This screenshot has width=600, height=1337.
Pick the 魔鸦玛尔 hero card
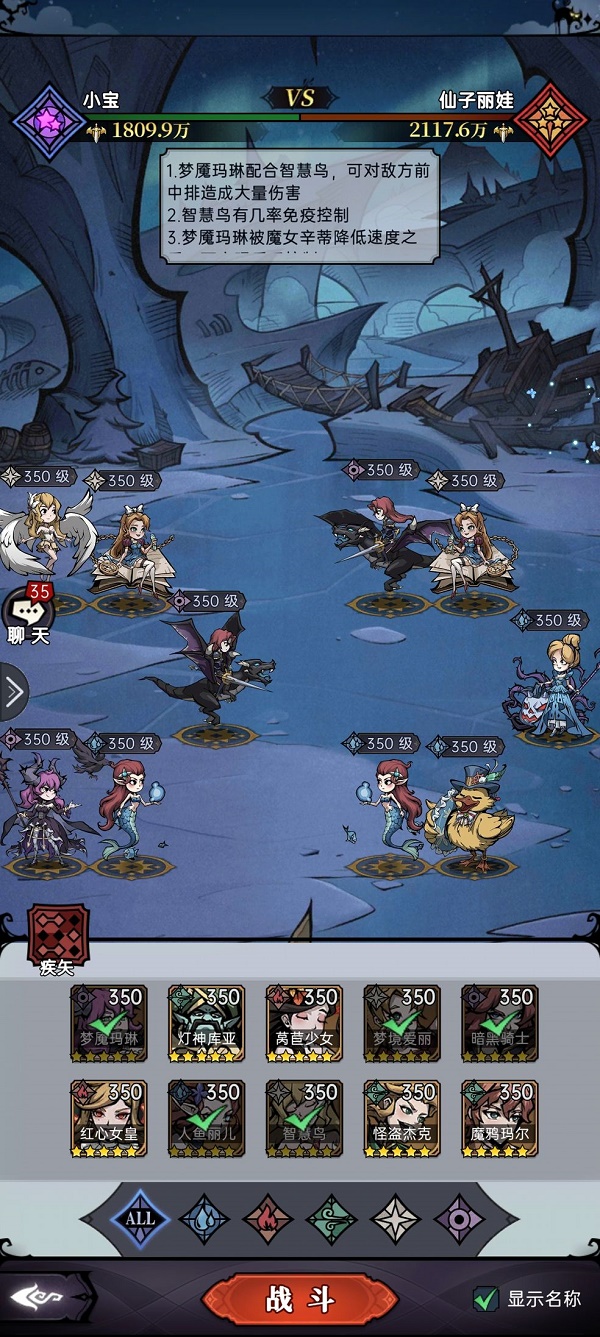pyautogui.click(x=499, y=1117)
